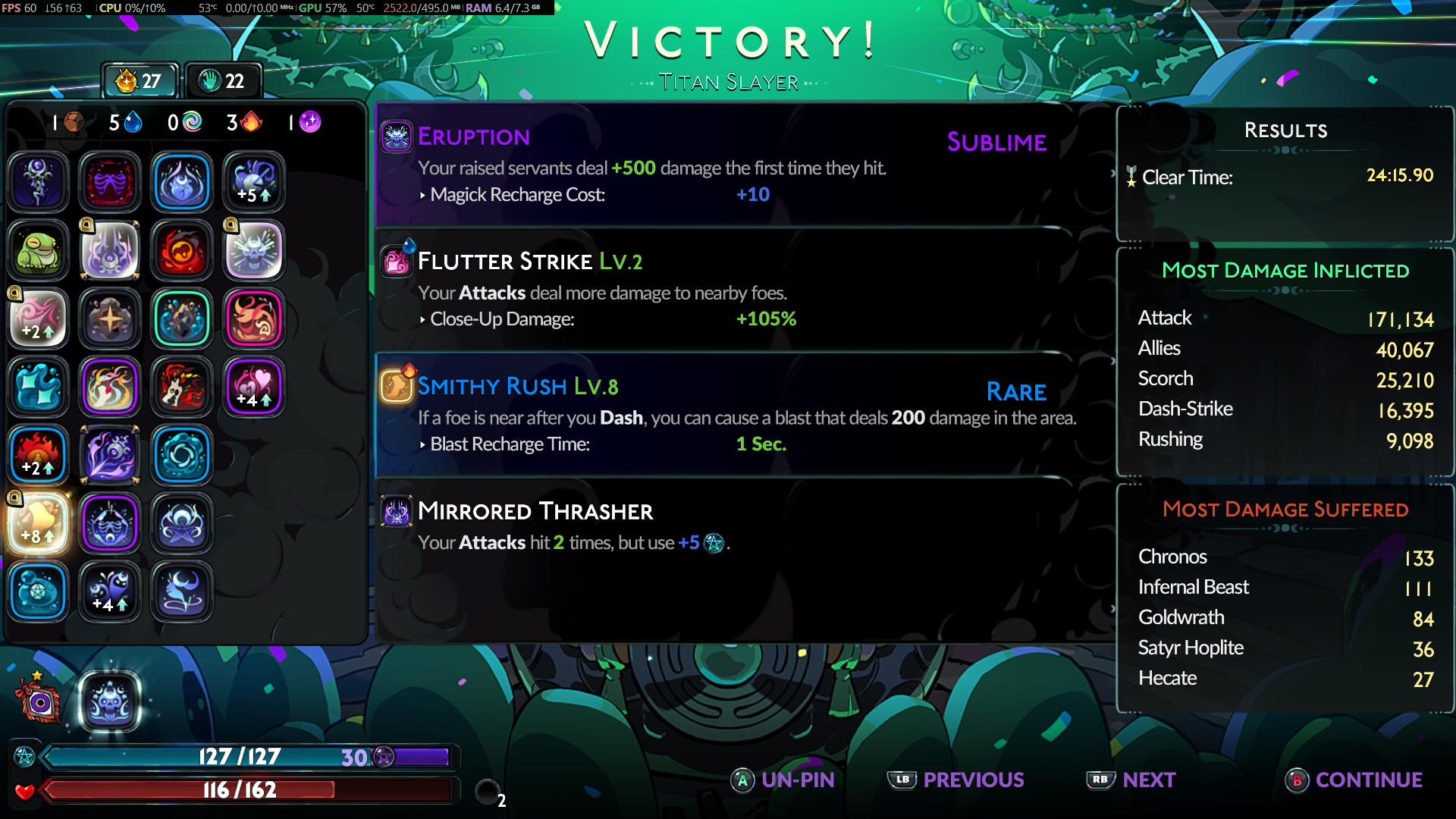Click the red flame +2 boon icon
This screenshot has height=819, width=1456.
[38, 455]
